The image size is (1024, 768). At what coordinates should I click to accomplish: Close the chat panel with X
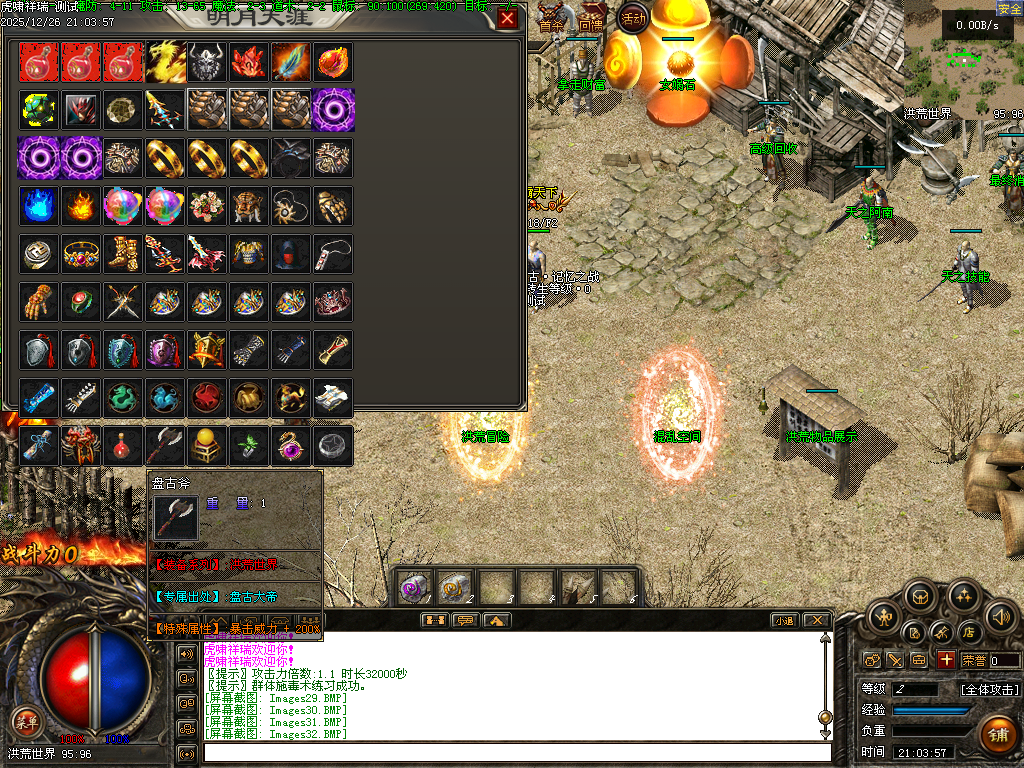[816, 620]
